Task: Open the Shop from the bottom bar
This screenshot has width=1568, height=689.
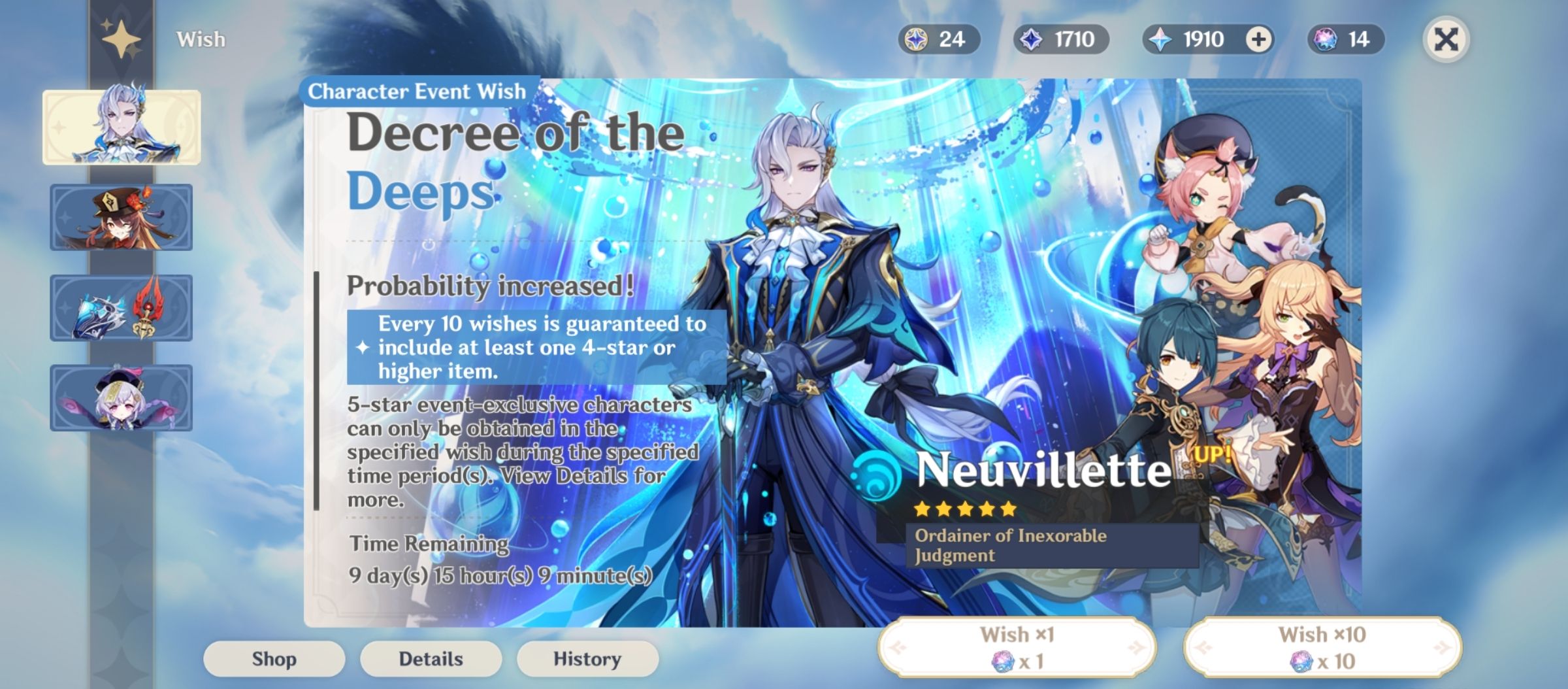Action: 274,659
